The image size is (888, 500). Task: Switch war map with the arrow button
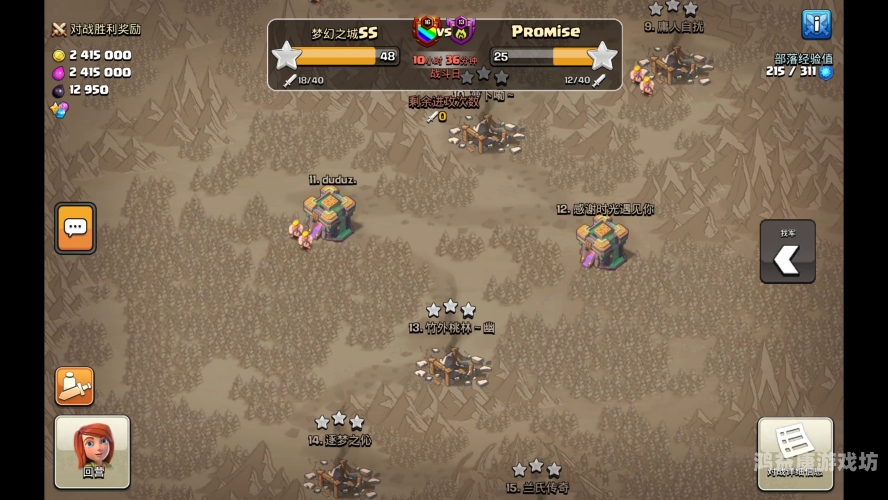click(x=787, y=252)
